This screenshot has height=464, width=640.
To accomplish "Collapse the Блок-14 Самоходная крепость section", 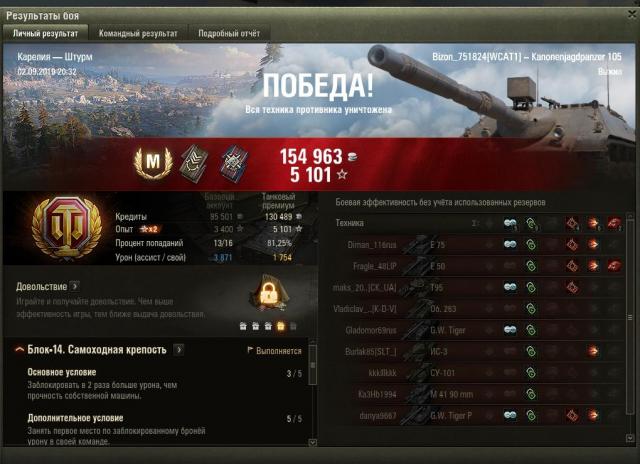I will tap(20, 350).
